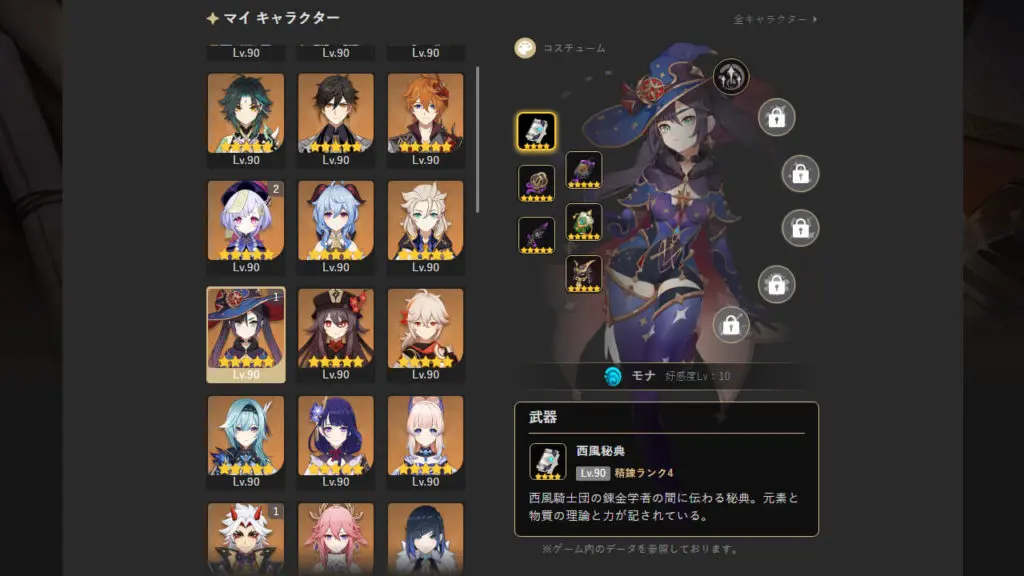
Task: Pick Tartaglia's portrait tile
Action: coord(425,119)
